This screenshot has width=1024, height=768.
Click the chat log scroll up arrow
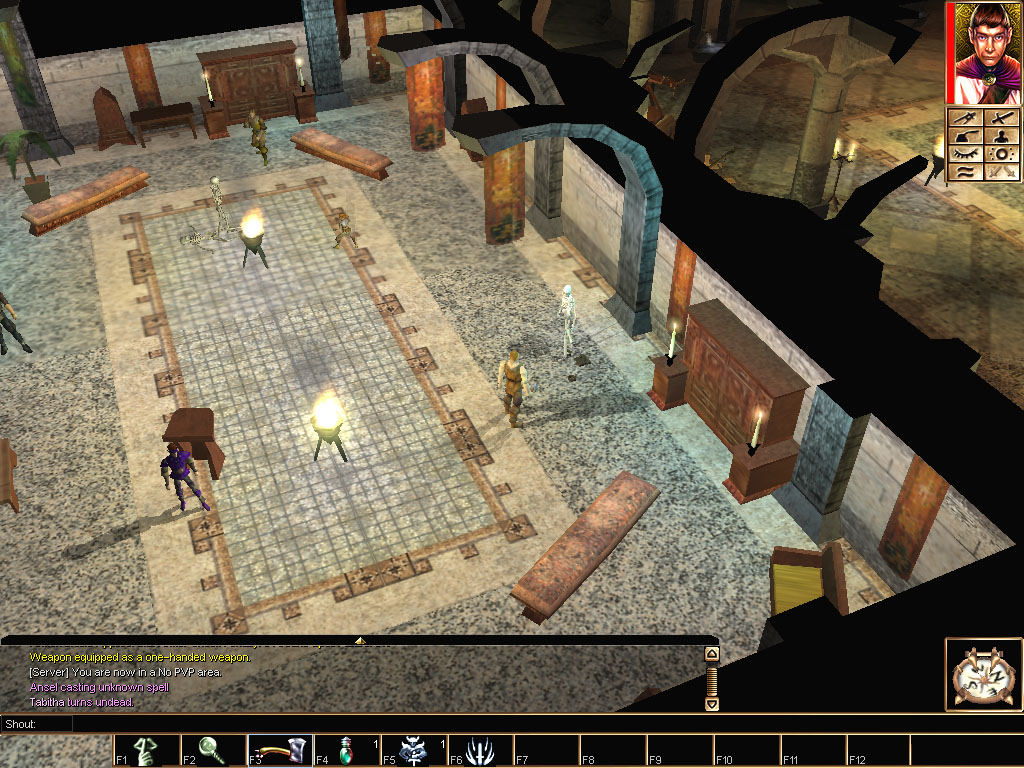[711, 654]
